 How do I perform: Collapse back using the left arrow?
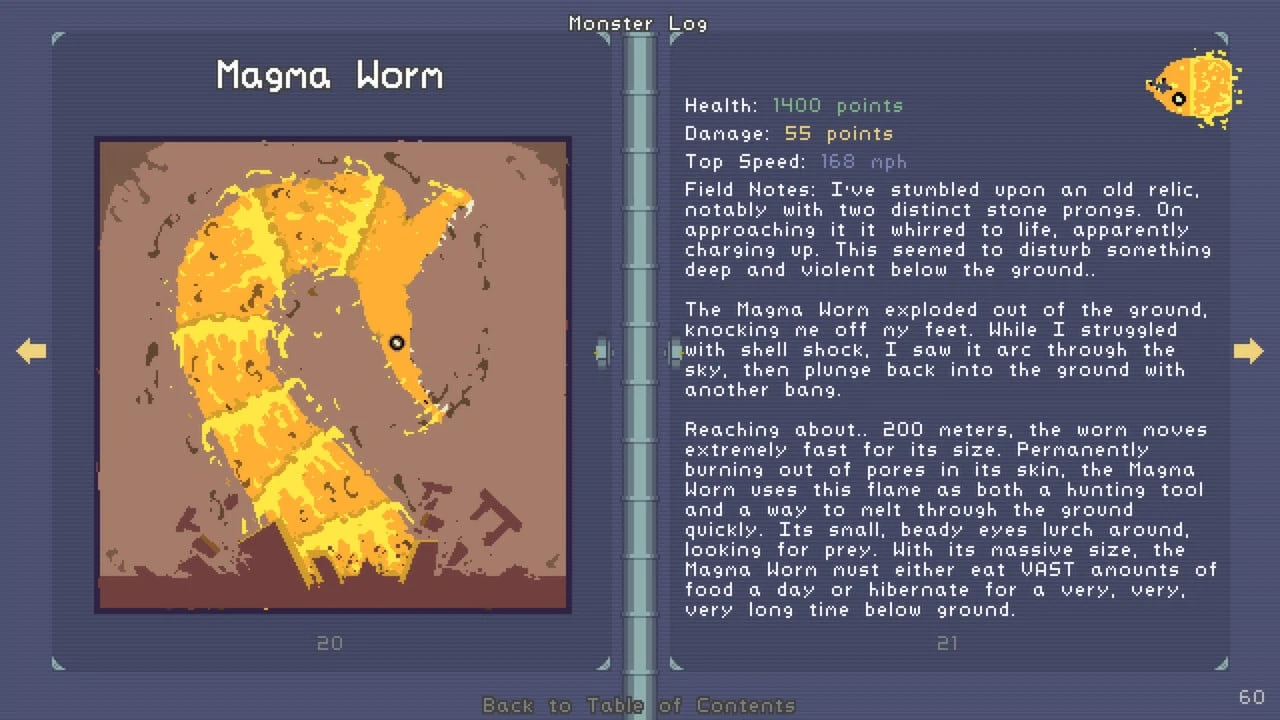coord(31,350)
